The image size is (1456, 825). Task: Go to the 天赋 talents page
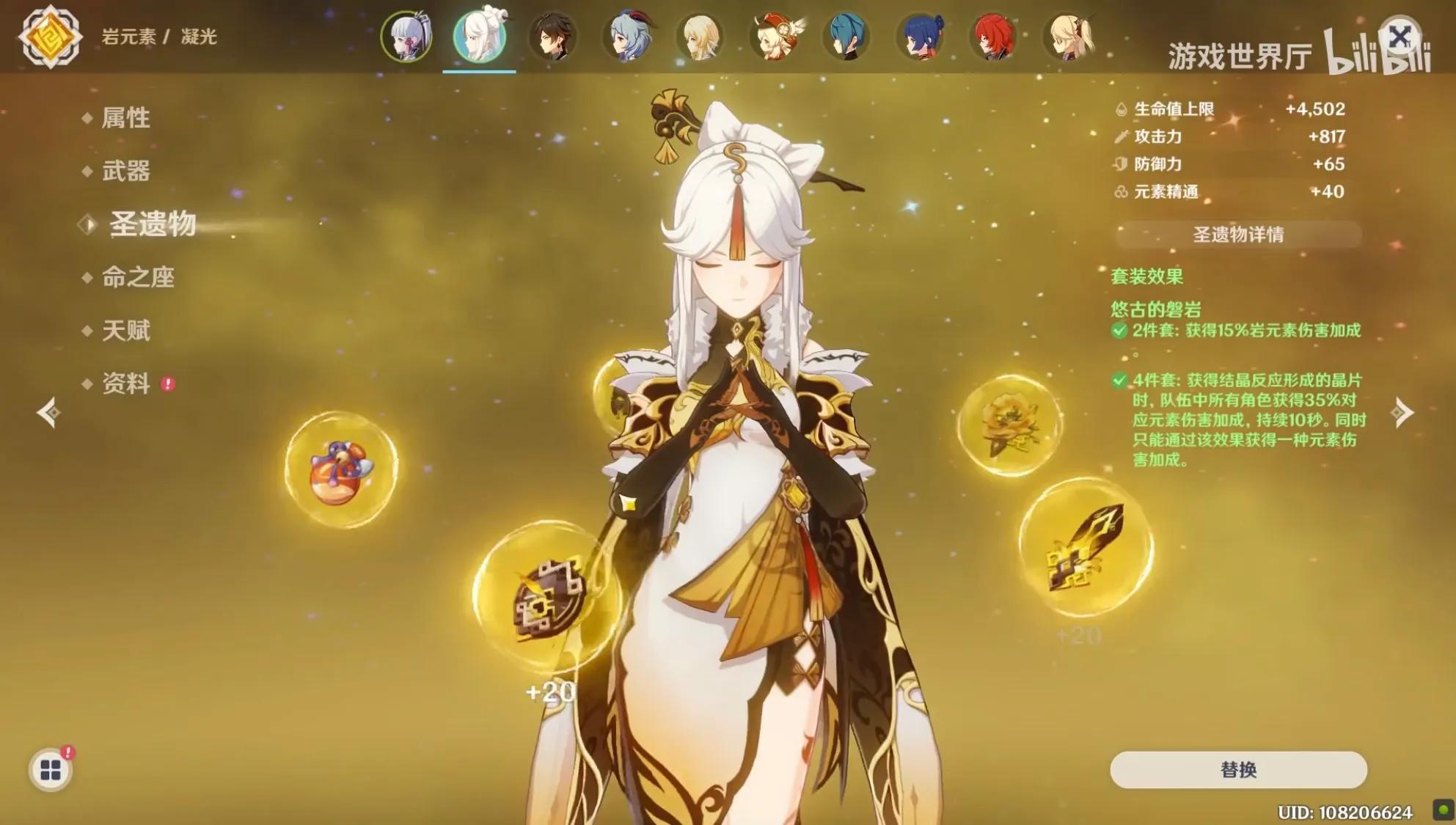click(125, 330)
